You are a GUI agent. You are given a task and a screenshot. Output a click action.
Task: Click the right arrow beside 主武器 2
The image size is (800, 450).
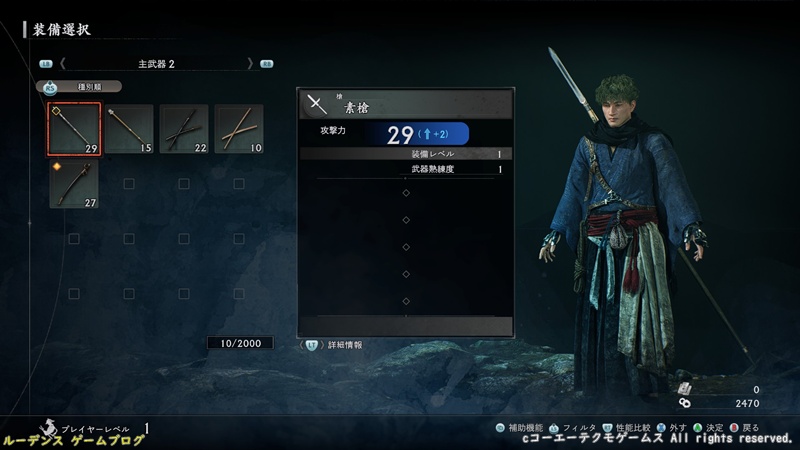click(x=250, y=63)
